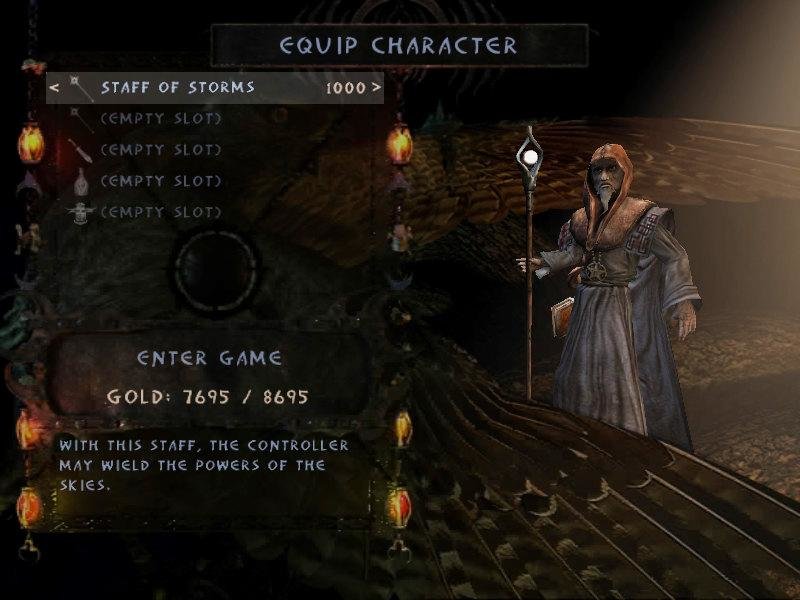The image size is (800, 600).
Task: Click Enter Game to start
Action: [209, 358]
